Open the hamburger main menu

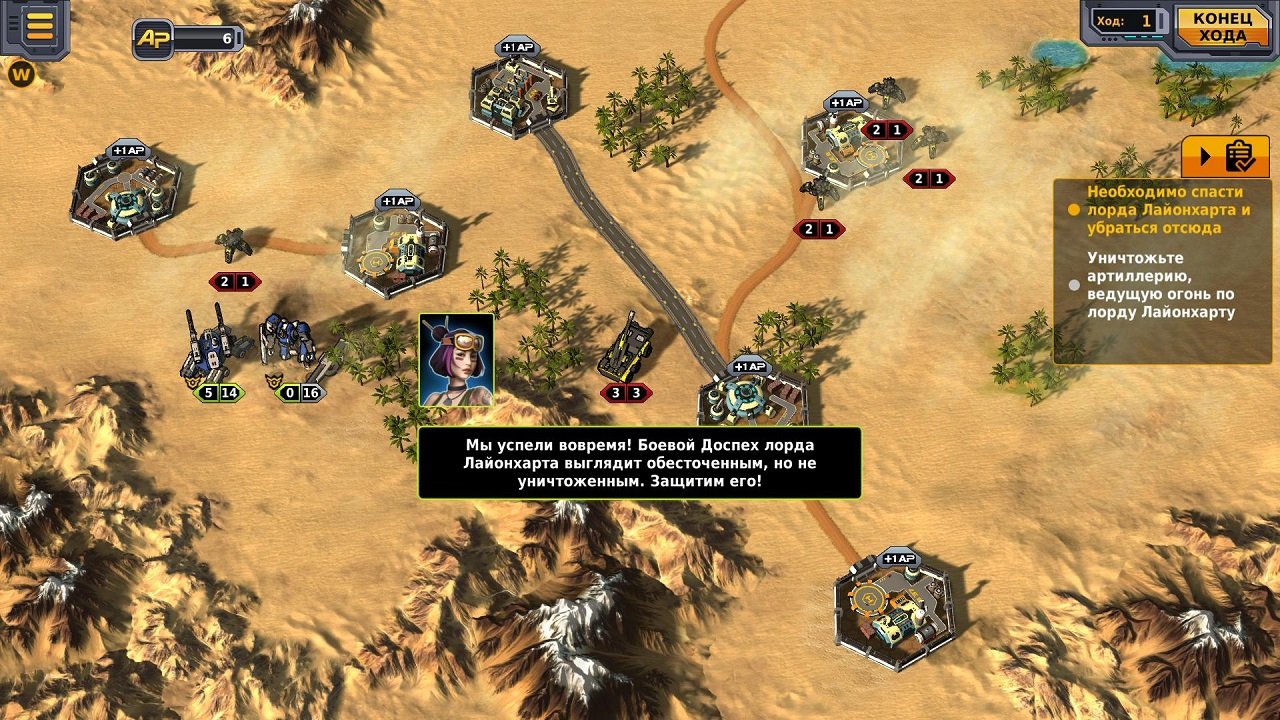point(39,26)
